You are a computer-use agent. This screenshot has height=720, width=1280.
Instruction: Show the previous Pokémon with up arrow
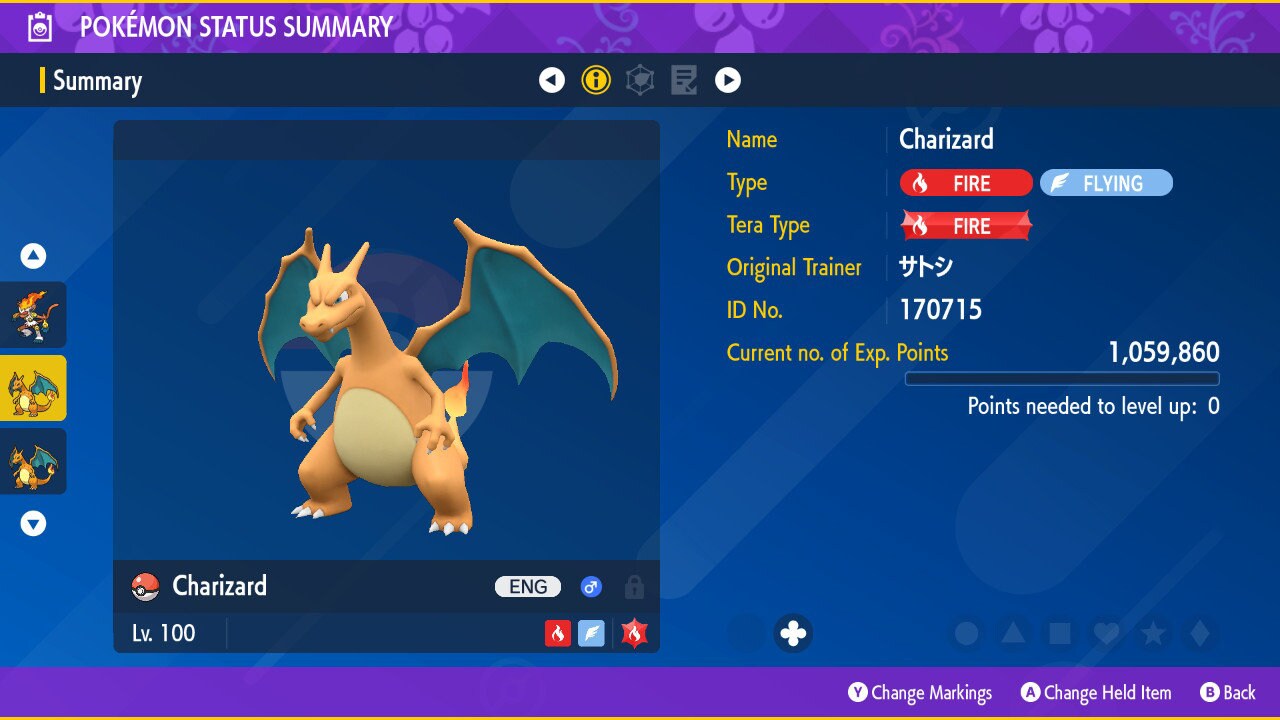click(33, 256)
